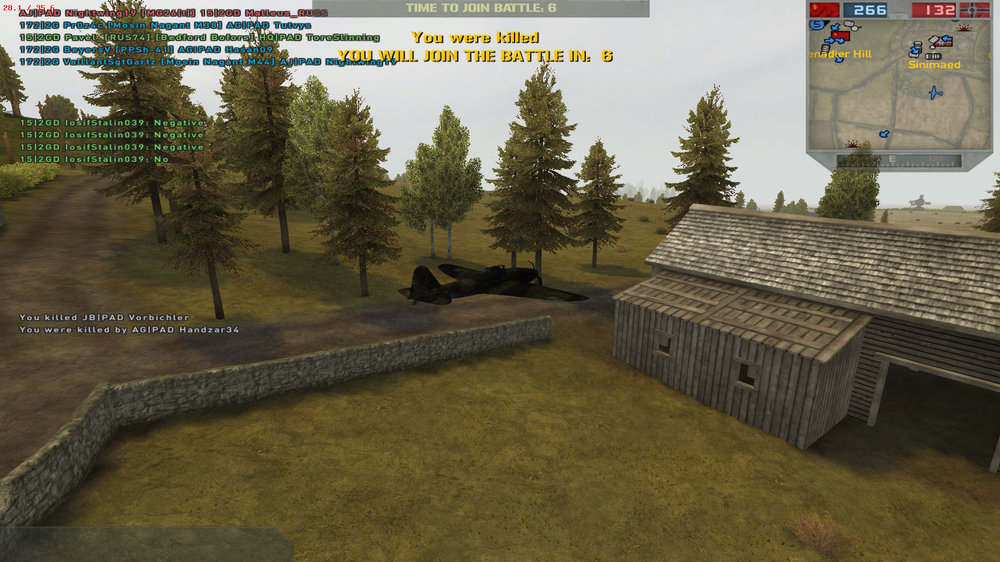Click the minimap in the corner
Viewport: 1000px width, 562px height.
pos(900,88)
